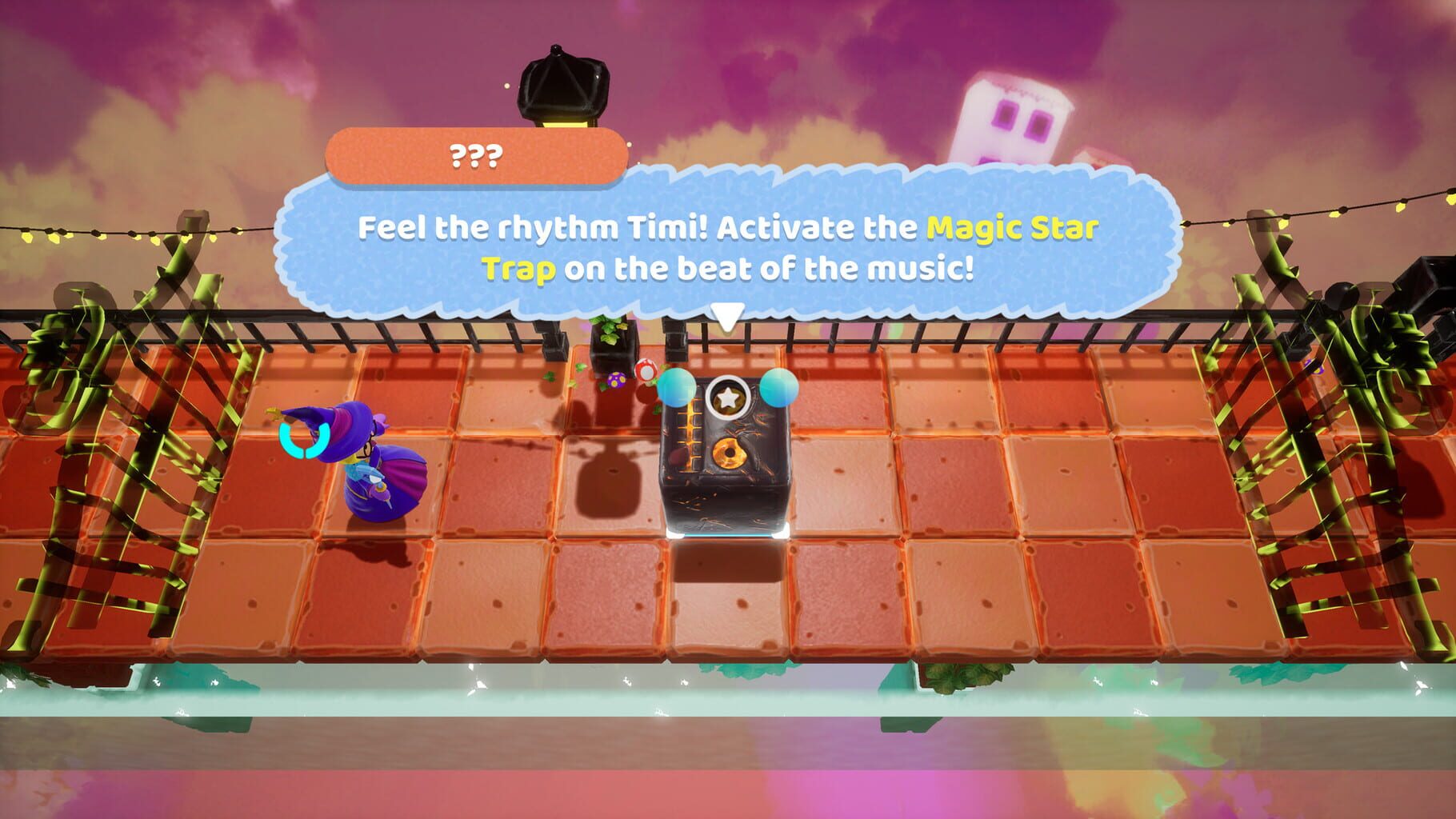Image resolution: width=1456 pixels, height=819 pixels.
Task: Select the ??? speaker name plate
Action: tap(478, 154)
